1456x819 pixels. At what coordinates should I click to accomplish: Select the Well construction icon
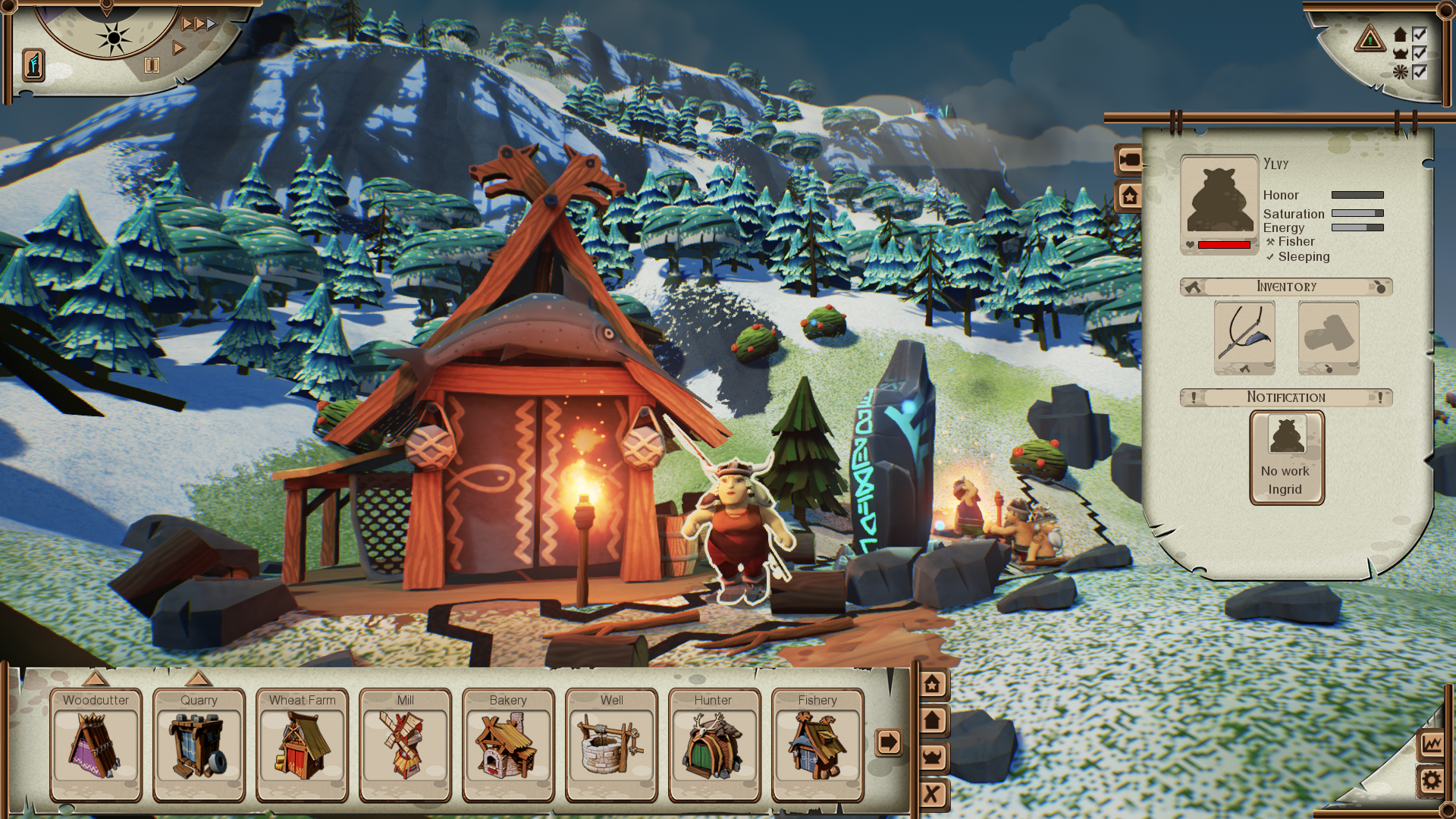pos(610,747)
